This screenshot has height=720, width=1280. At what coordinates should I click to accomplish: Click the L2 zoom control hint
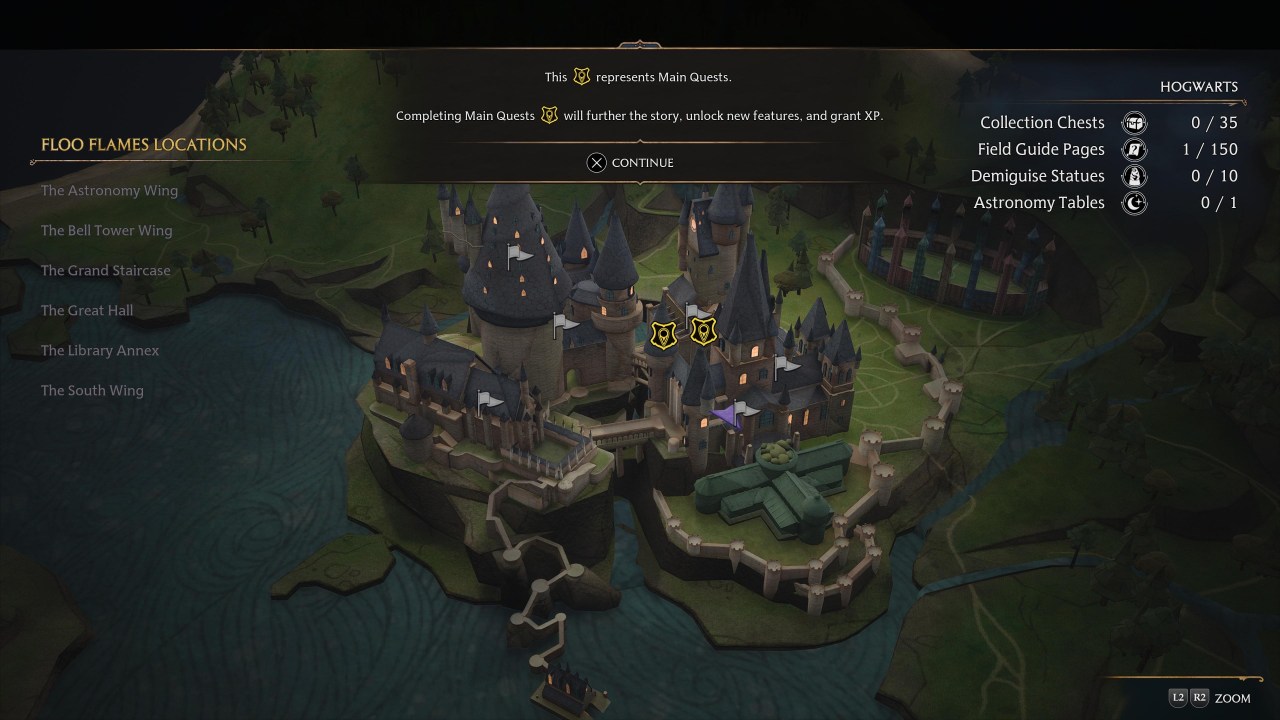(1176, 698)
